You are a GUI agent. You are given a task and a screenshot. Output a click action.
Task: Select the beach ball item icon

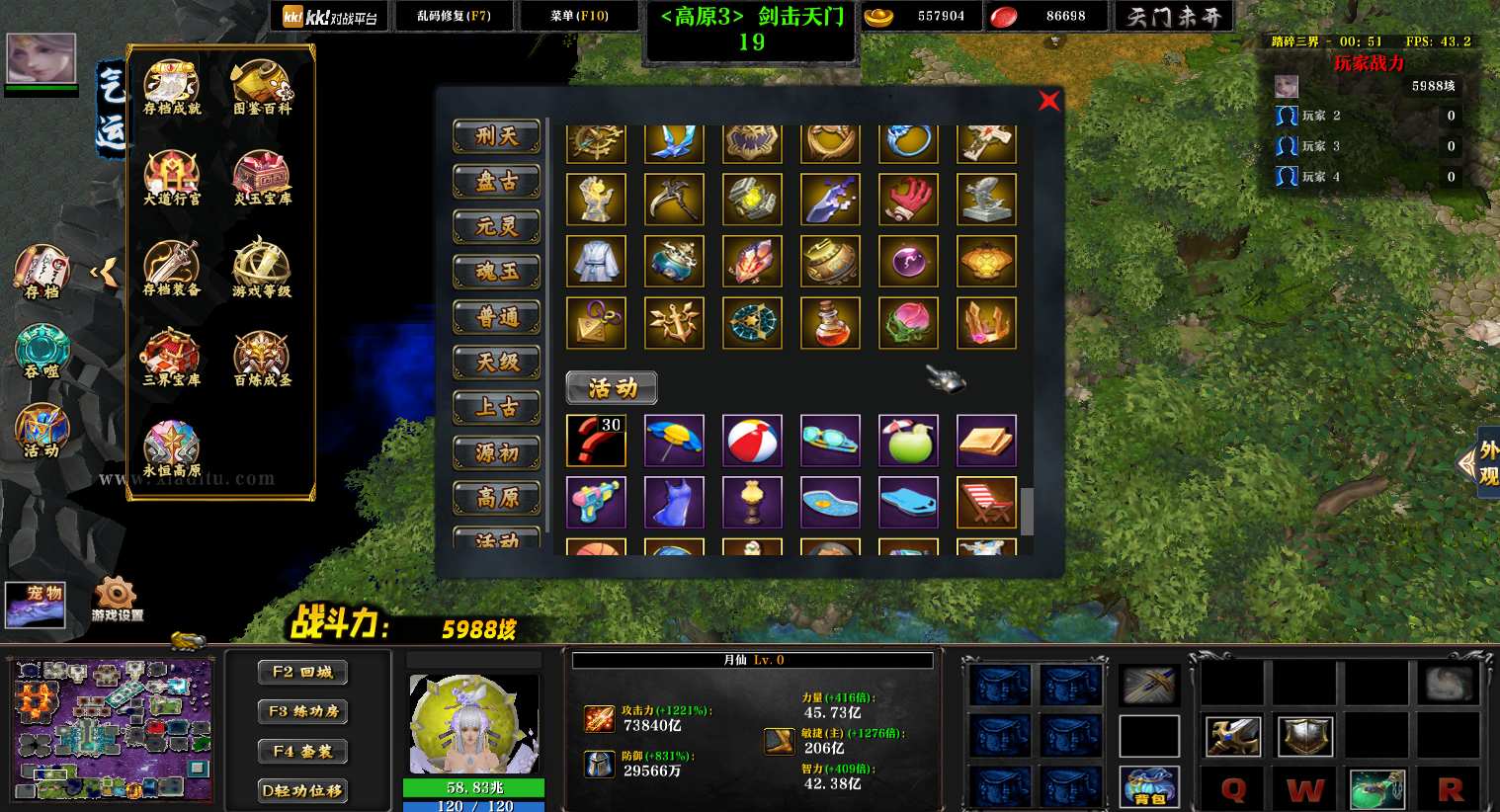tap(752, 441)
